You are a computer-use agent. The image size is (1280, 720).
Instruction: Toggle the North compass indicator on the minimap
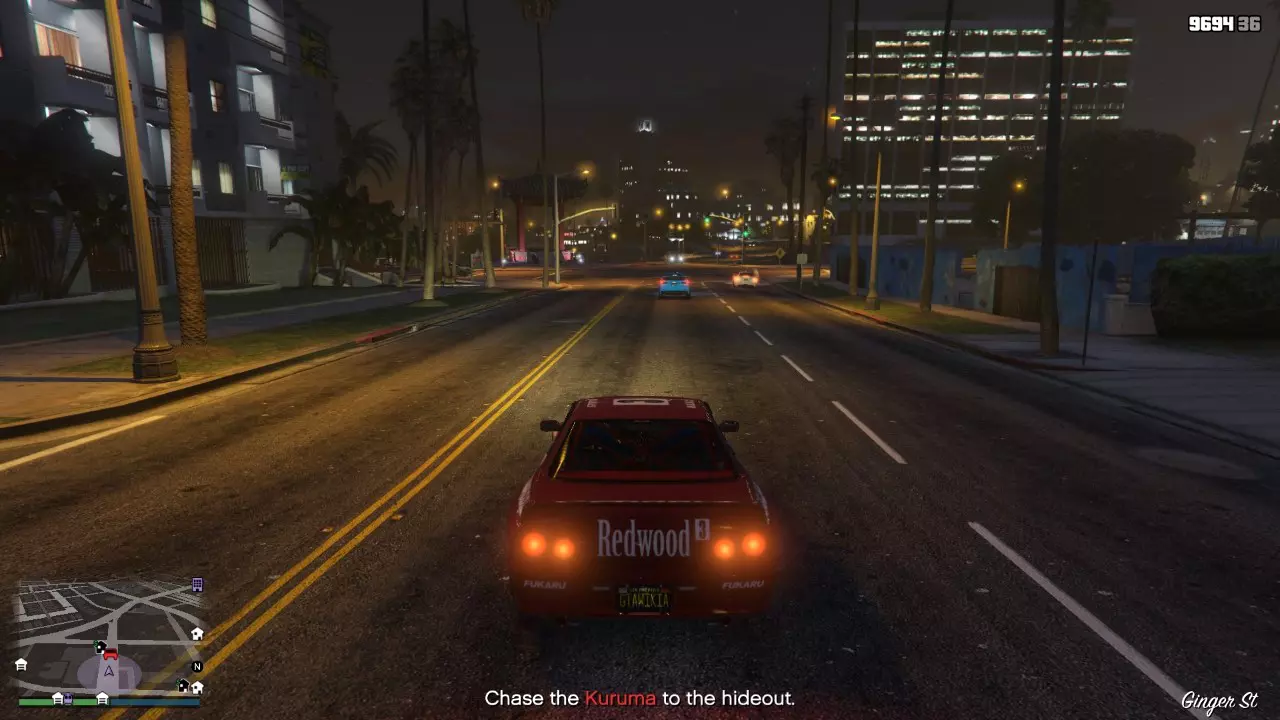click(197, 667)
